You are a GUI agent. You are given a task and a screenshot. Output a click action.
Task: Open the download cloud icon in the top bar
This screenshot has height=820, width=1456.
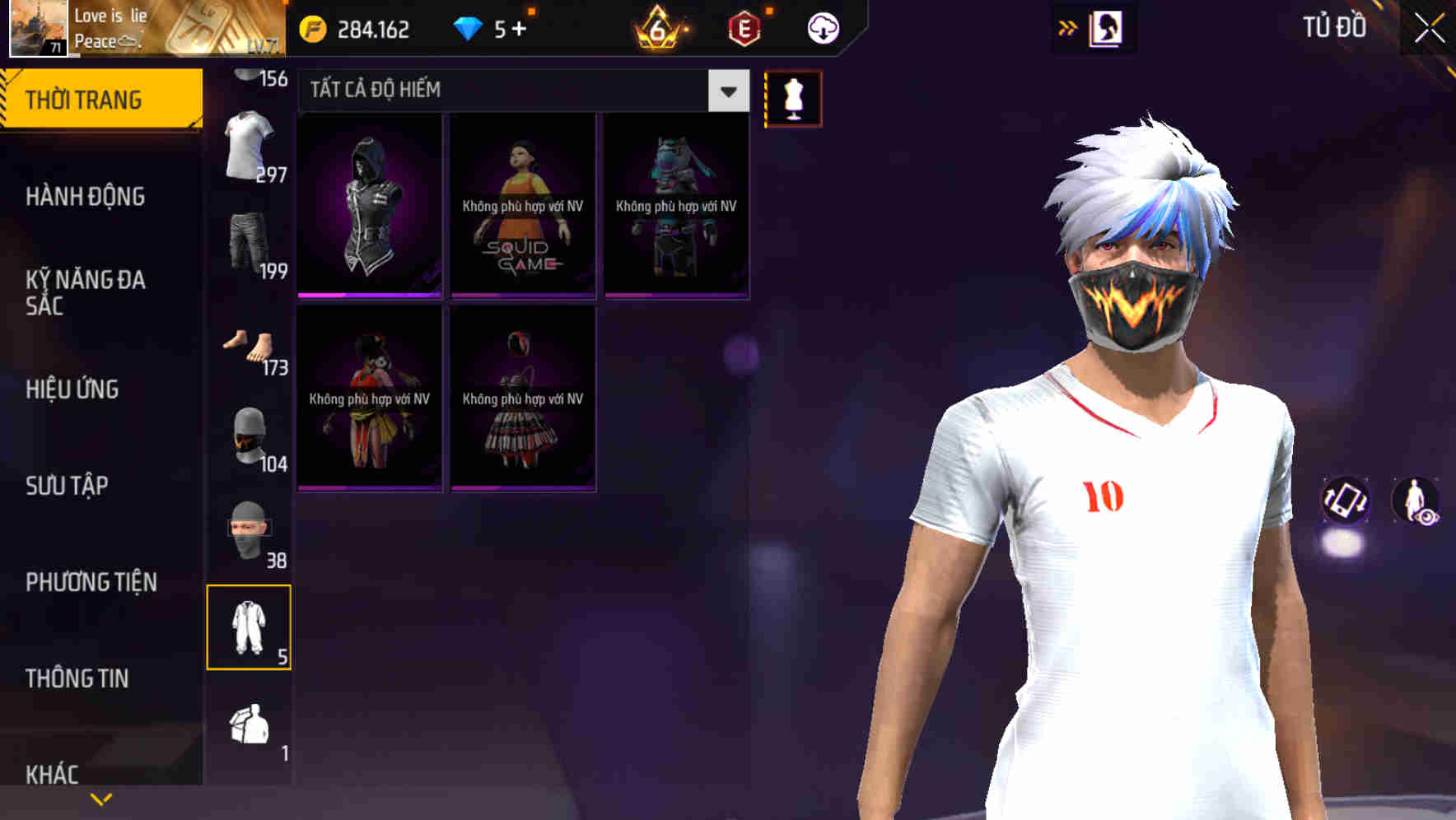(x=820, y=27)
